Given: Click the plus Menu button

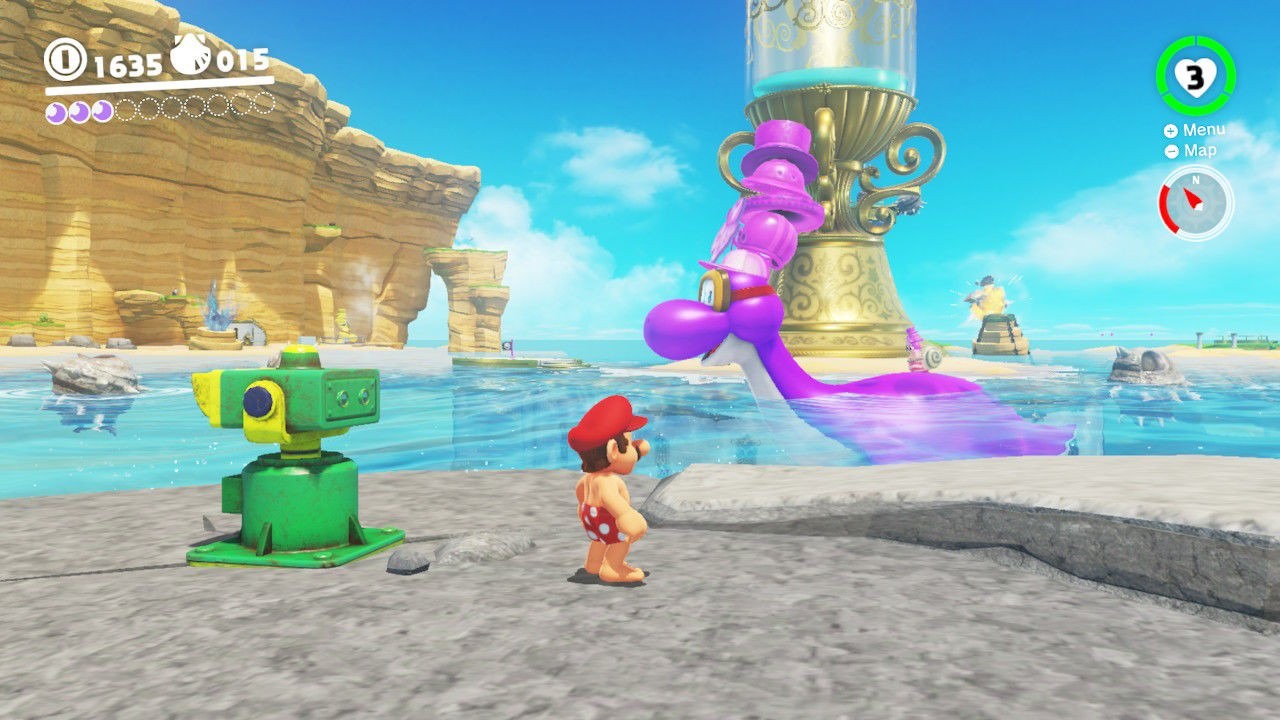Looking at the screenshot, I should click(x=1172, y=129).
